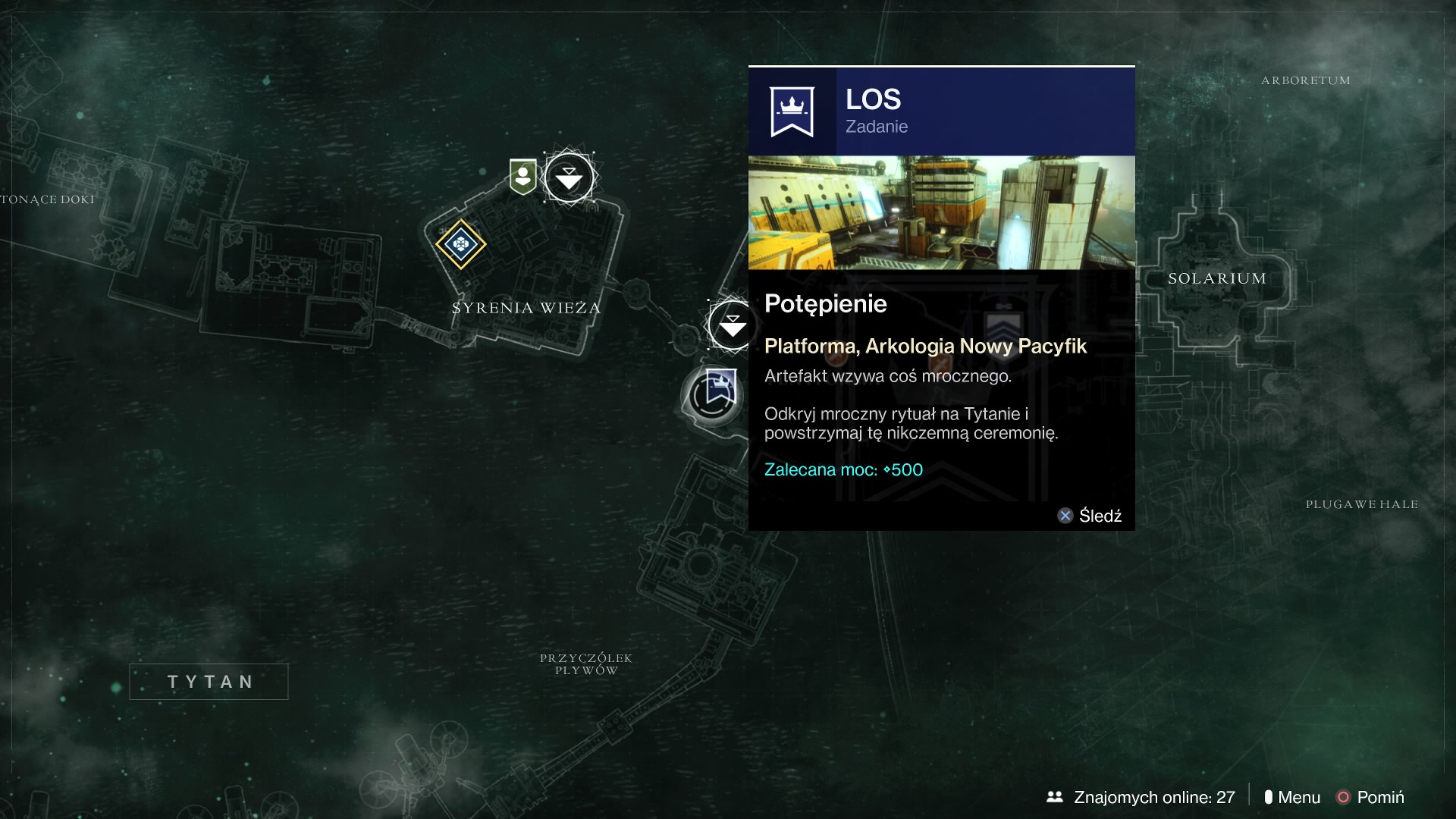Select the Potępienie quest banner marker
This screenshot has height=819, width=1456.
718,390
